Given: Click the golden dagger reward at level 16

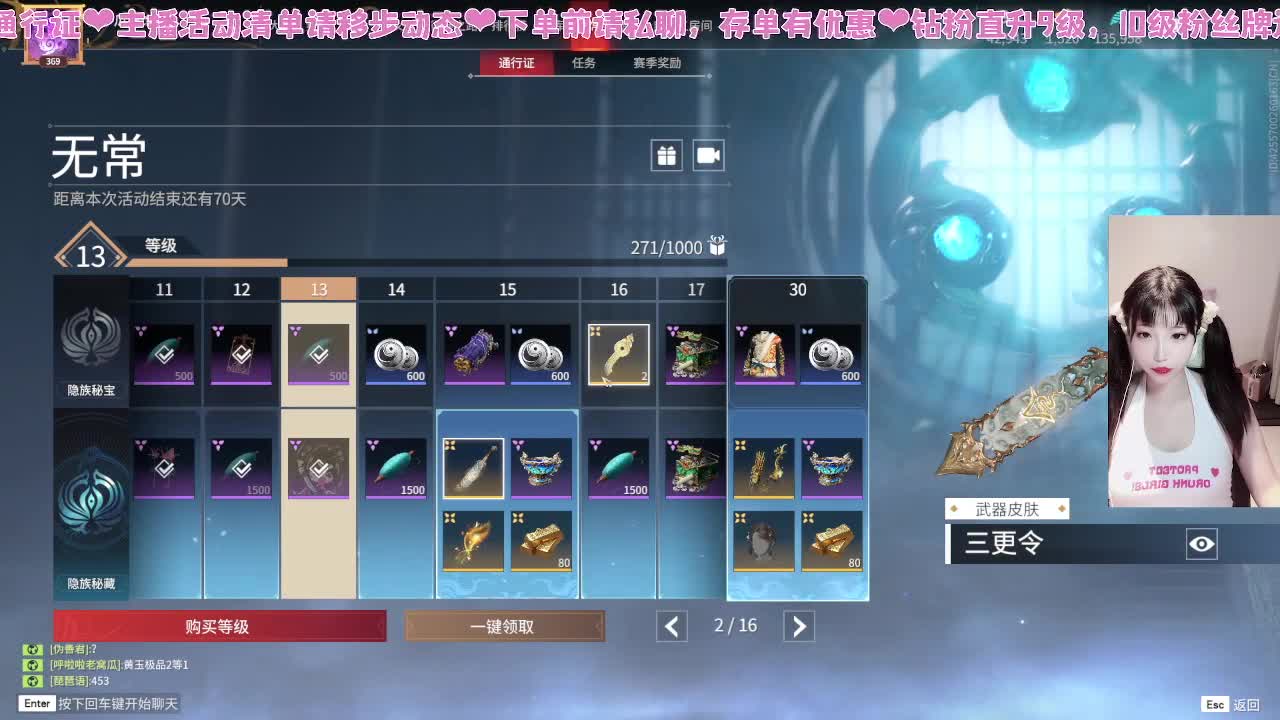Looking at the screenshot, I should click(x=618, y=354).
